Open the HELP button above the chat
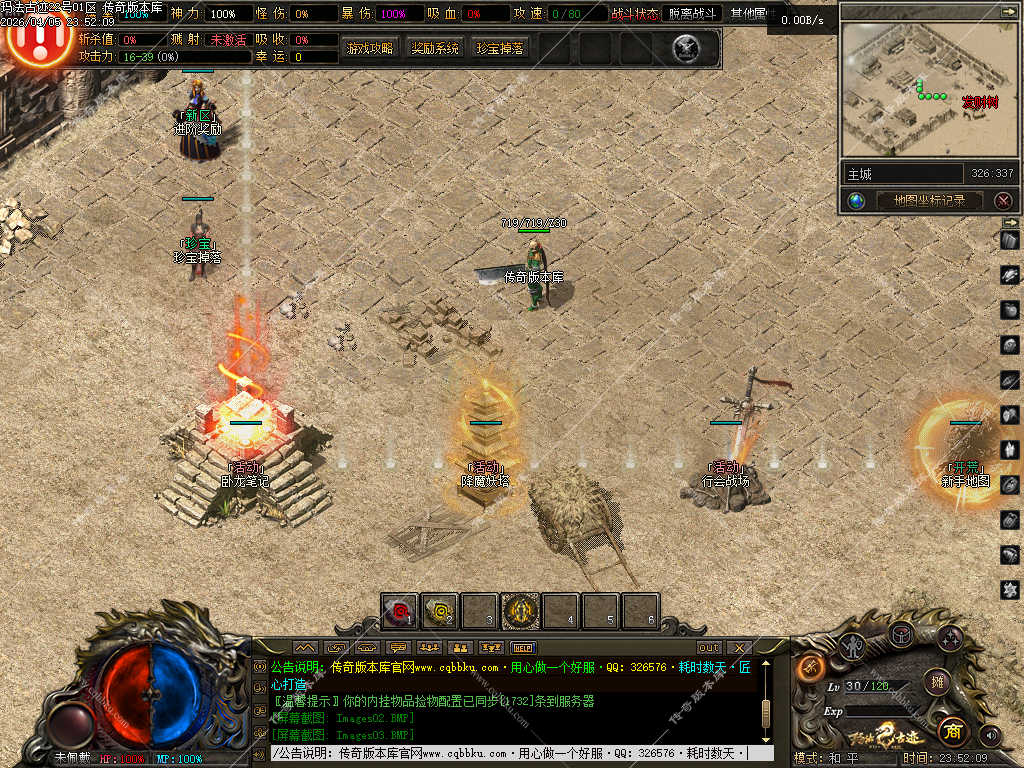Image resolution: width=1024 pixels, height=768 pixels. point(522,648)
